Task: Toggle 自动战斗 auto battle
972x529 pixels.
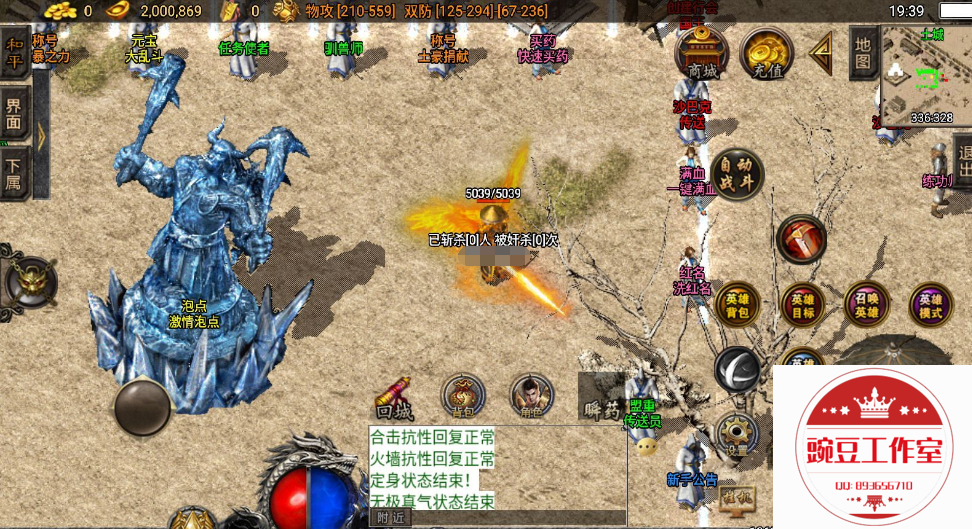Action: point(737,174)
